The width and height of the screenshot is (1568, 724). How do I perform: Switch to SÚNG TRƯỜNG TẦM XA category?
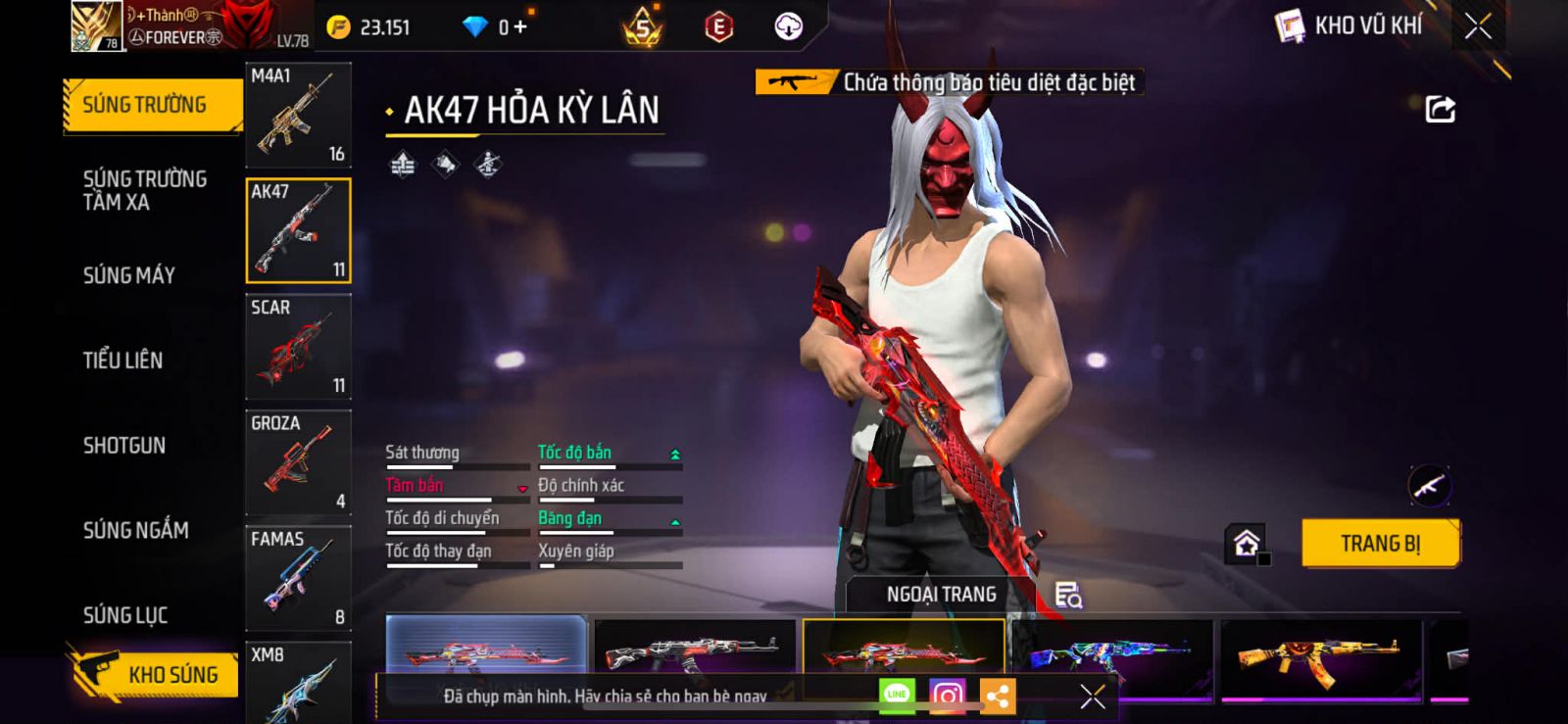[144, 190]
